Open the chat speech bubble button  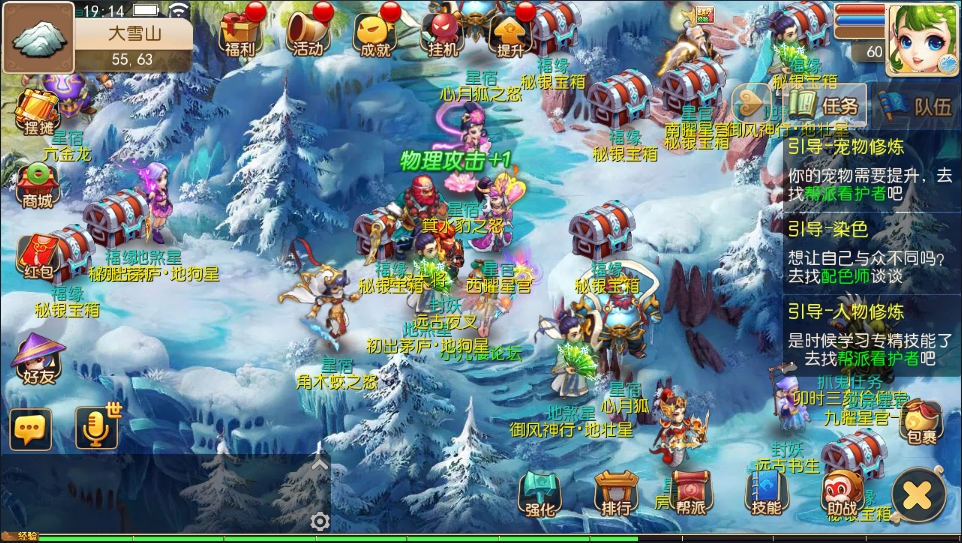30,428
